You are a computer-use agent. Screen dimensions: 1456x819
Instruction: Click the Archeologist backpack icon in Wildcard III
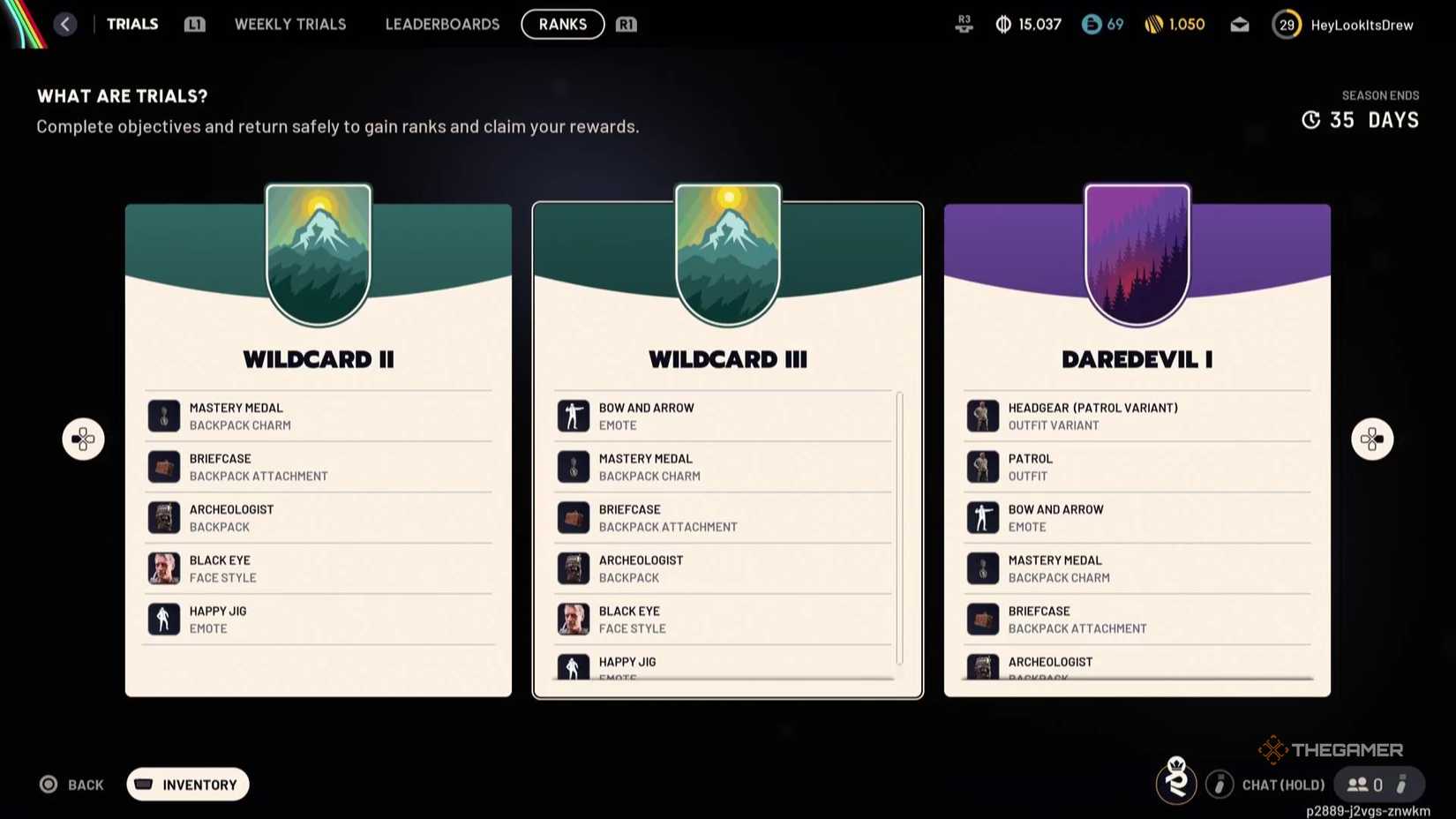point(573,567)
